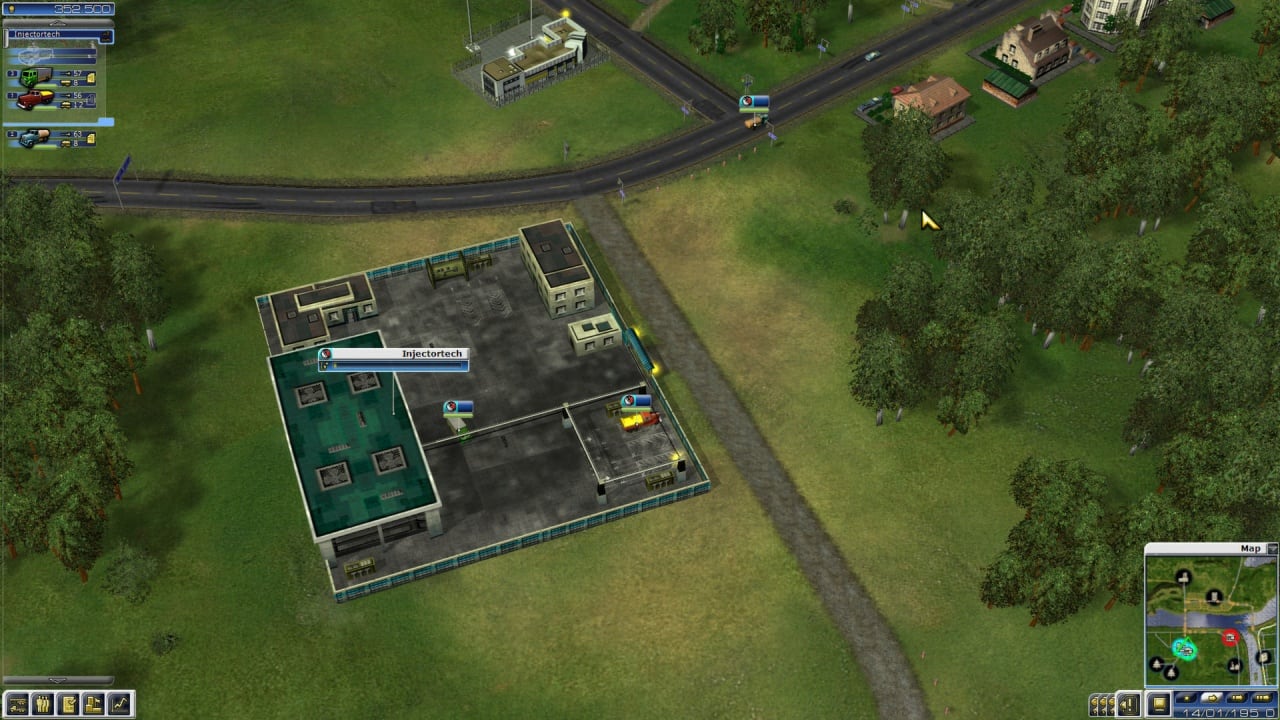Set game speed to single arrow normal
The width and height of the screenshot is (1280, 720).
click(x=1212, y=697)
